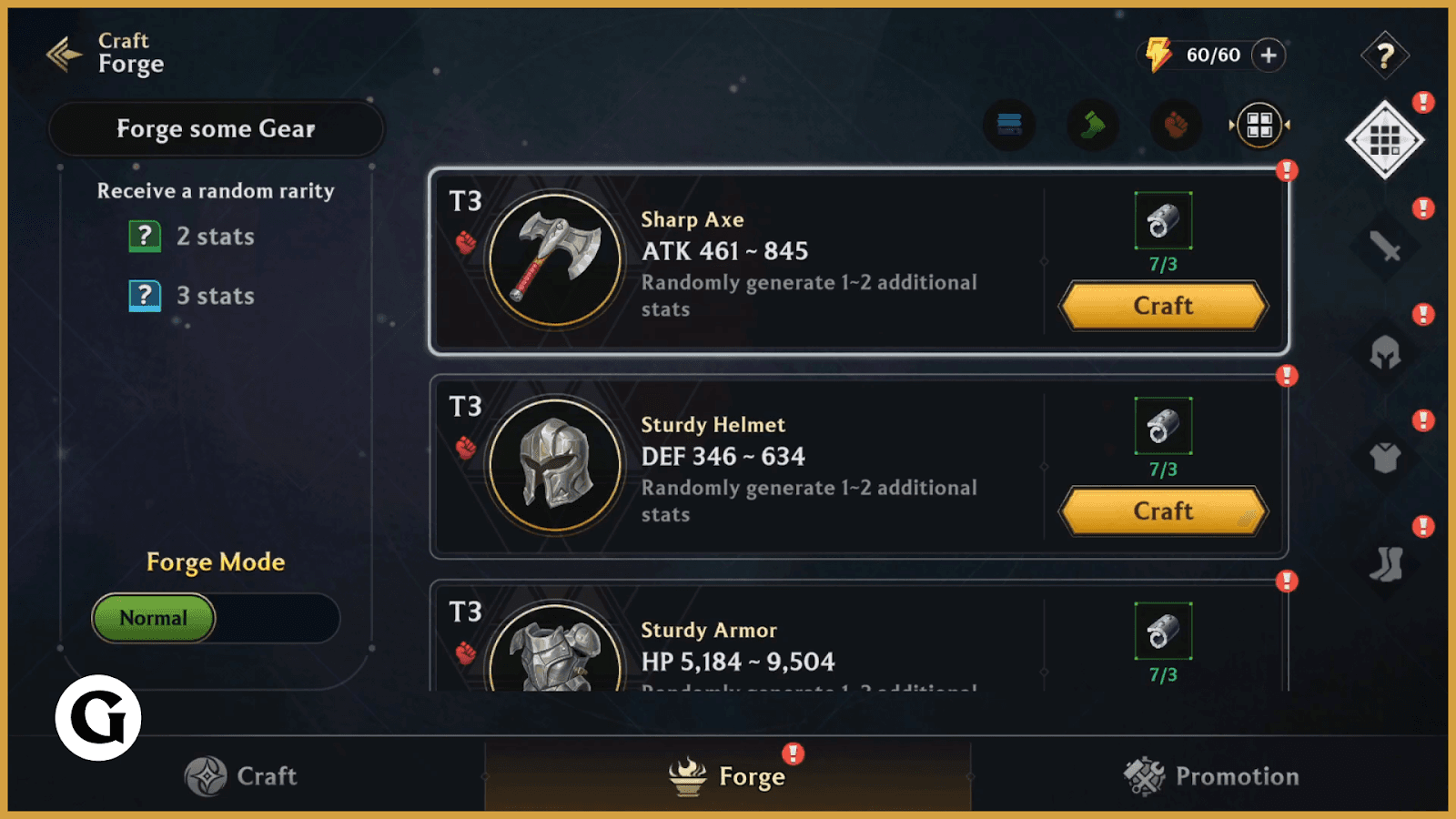Switch to the Craft tab
The height and width of the screenshot is (819, 1456).
pyautogui.click(x=241, y=776)
